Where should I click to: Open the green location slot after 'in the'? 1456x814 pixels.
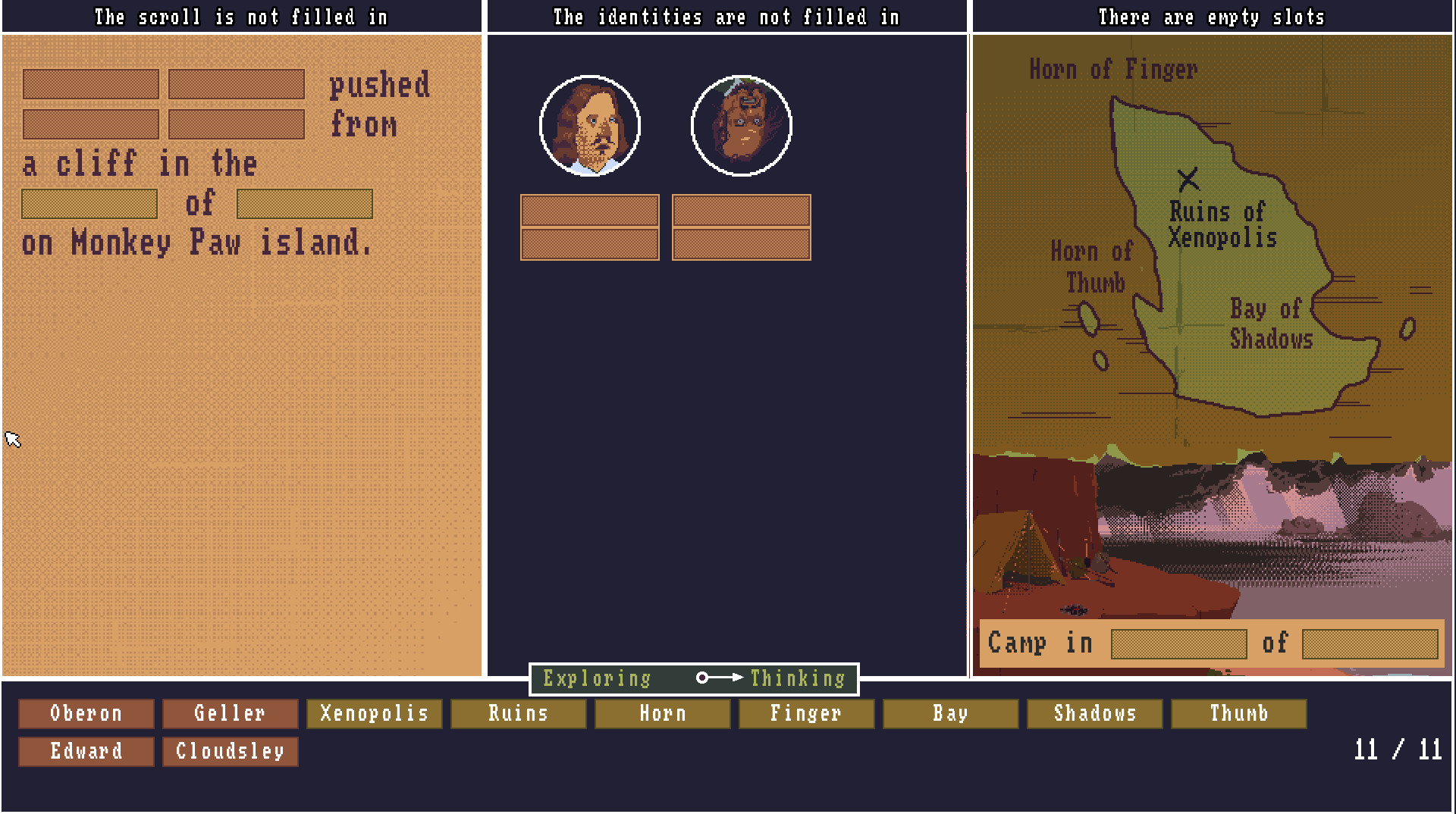click(x=89, y=203)
